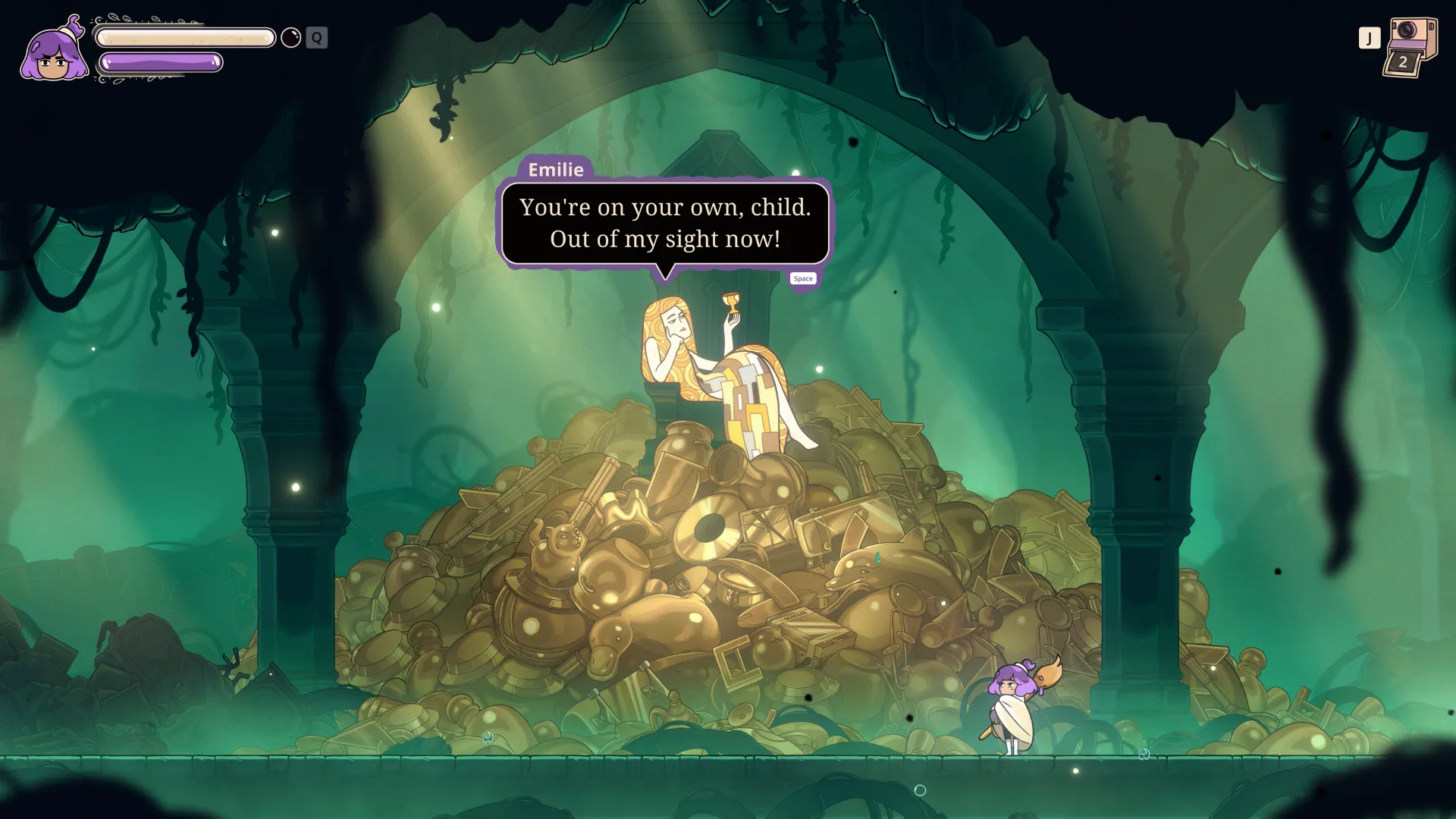Click the dark orb next to the health bar
Screen dimensions: 1456x819
[x=290, y=37]
